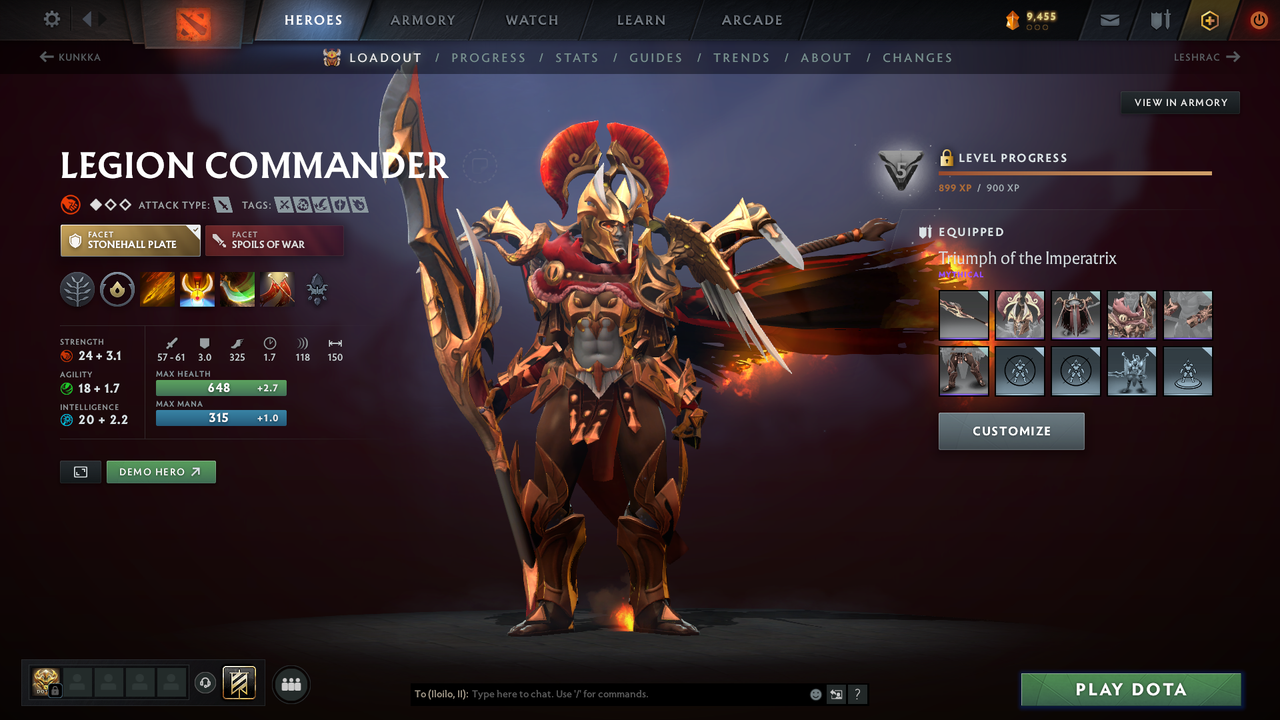Image resolution: width=1280 pixels, height=720 pixels.
Task: Click the Moment of Courage ability icon
Action: point(237,289)
